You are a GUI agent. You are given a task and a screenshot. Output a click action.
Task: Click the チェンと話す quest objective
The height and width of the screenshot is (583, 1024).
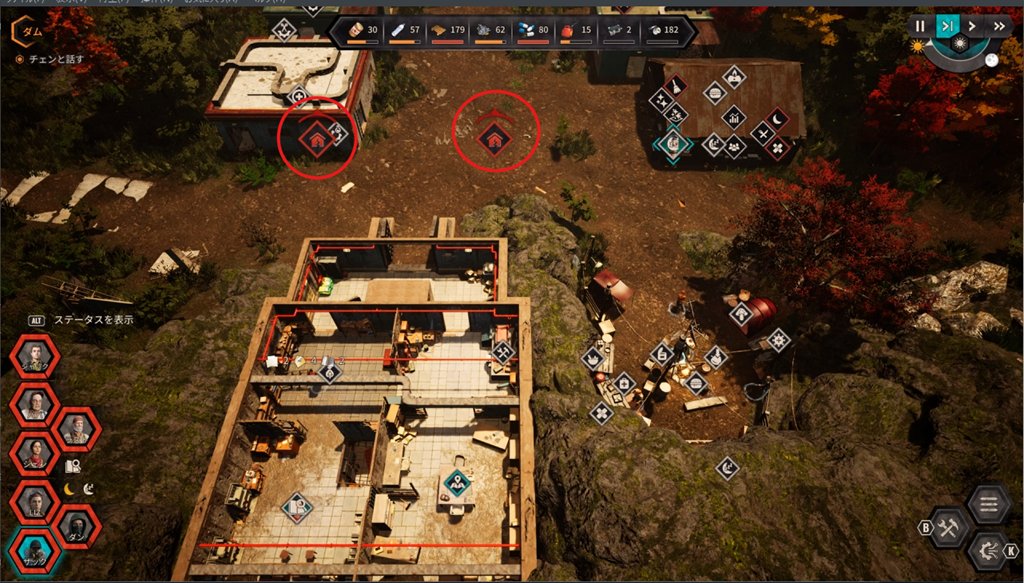coord(50,59)
